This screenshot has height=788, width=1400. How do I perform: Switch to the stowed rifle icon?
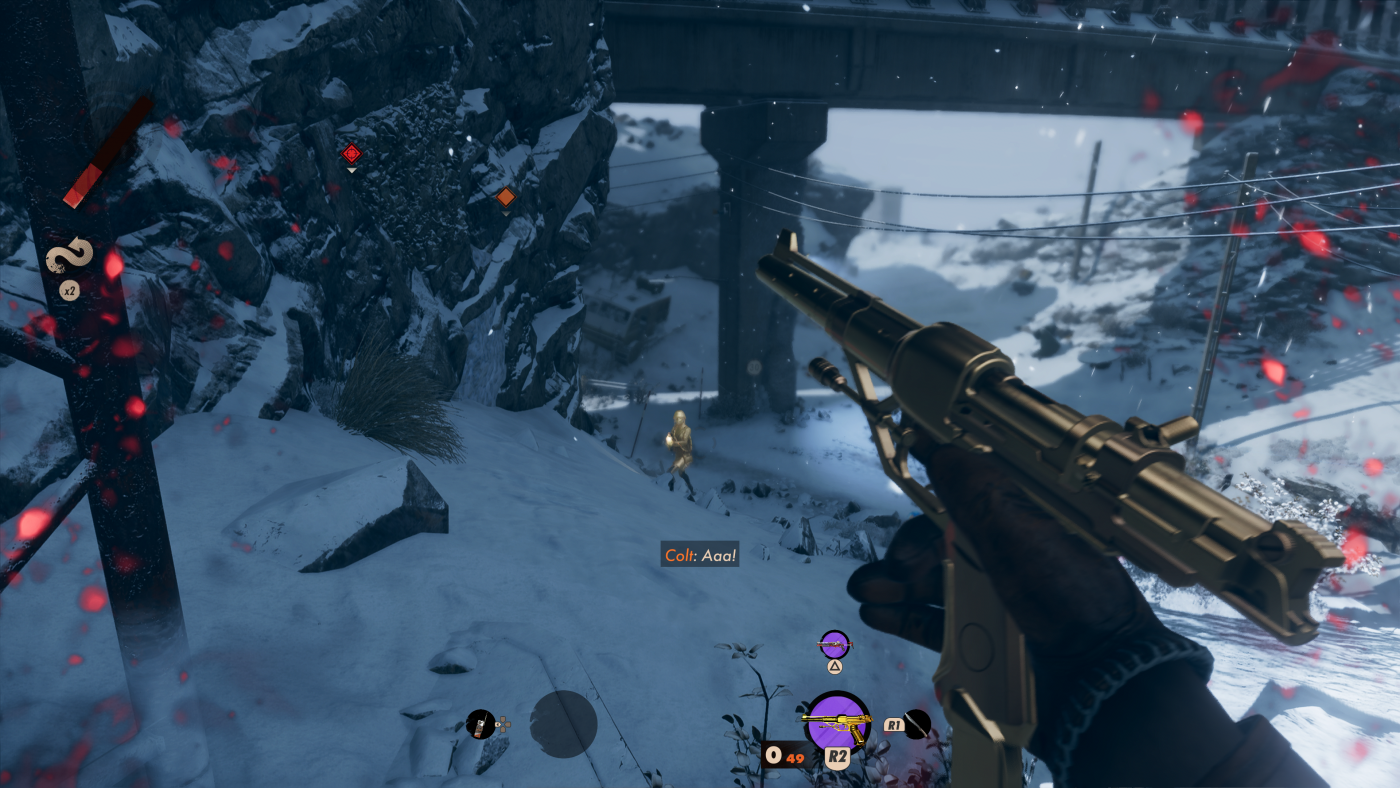pos(834,644)
